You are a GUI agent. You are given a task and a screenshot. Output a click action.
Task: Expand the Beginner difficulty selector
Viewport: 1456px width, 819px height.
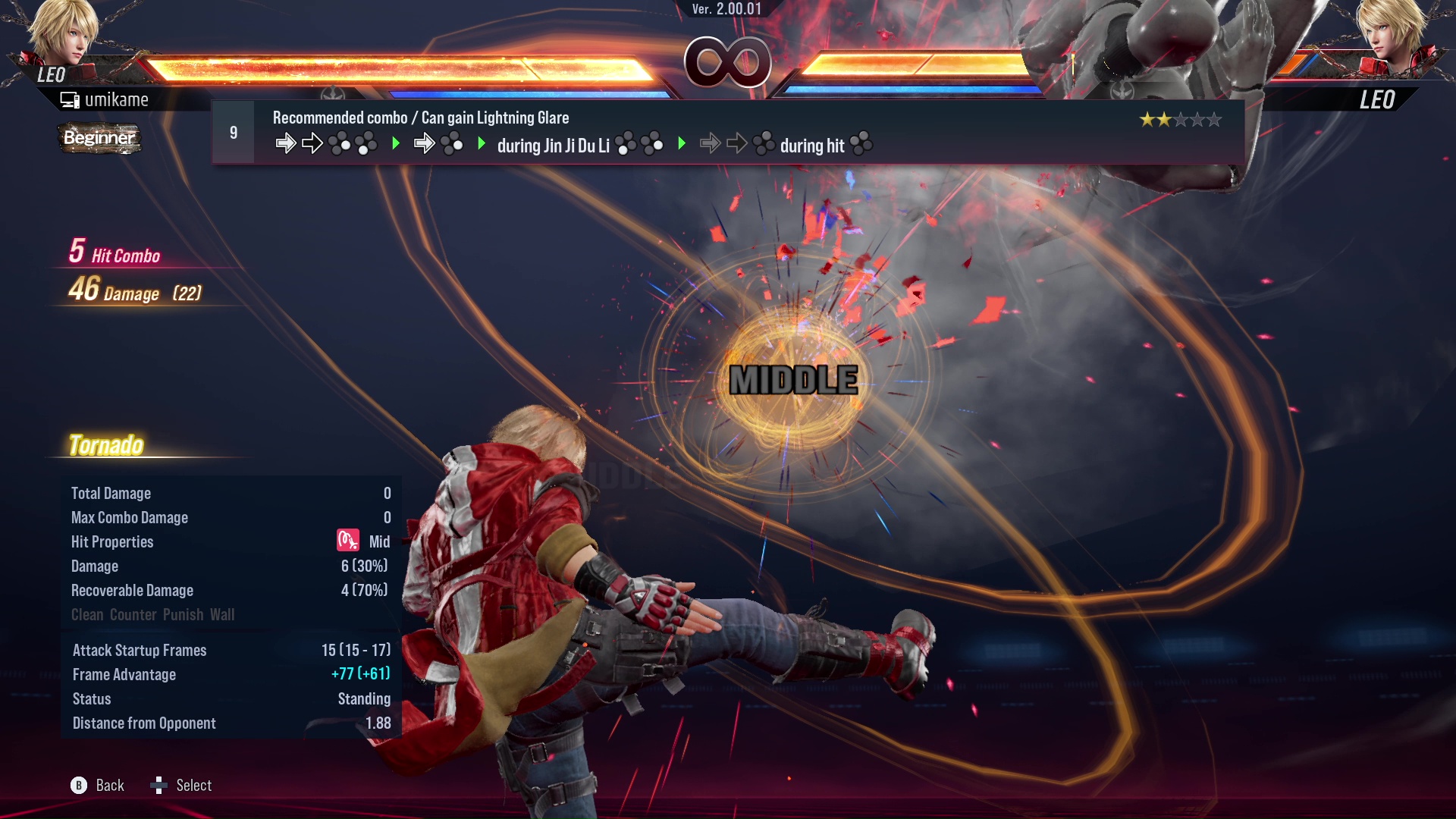tap(99, 139)
